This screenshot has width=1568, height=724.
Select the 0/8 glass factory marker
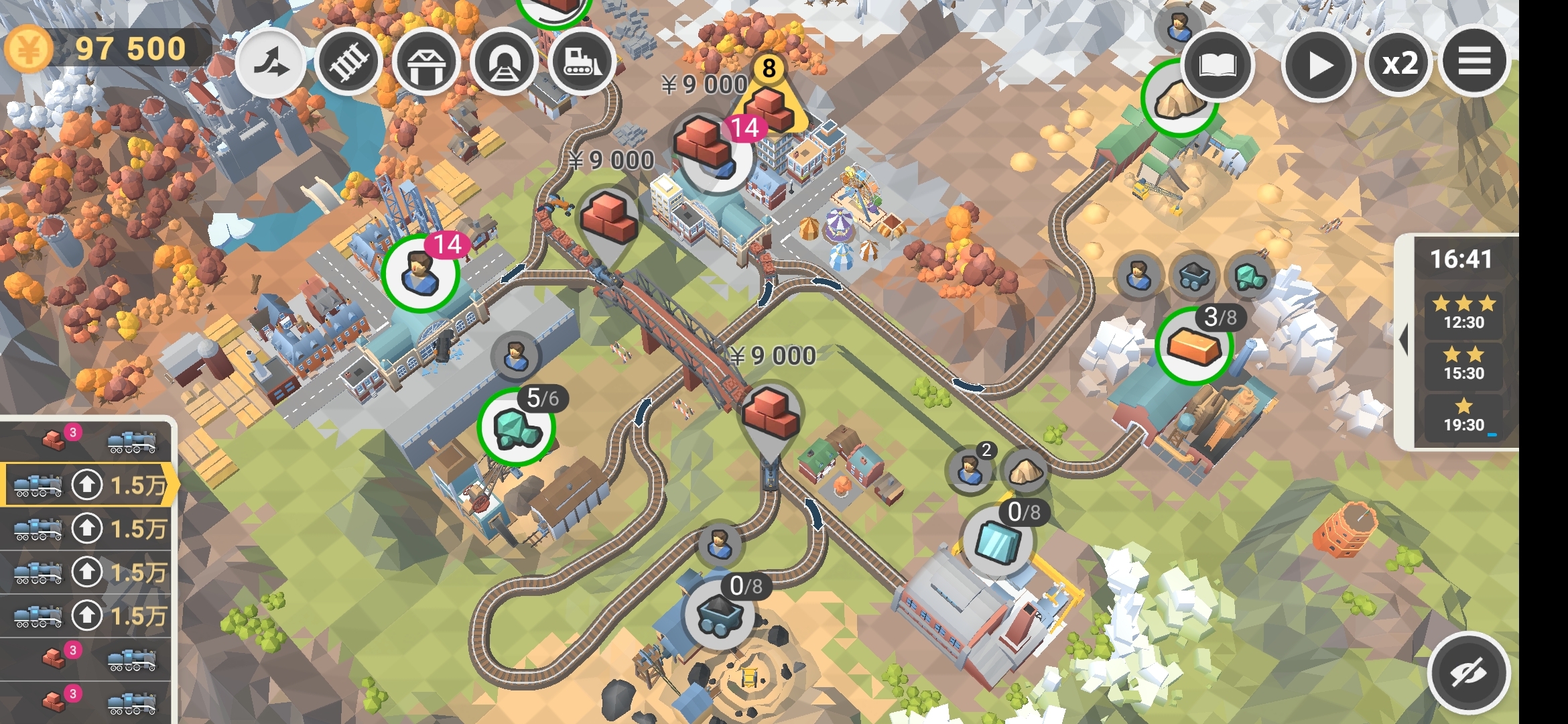[998, 540]
